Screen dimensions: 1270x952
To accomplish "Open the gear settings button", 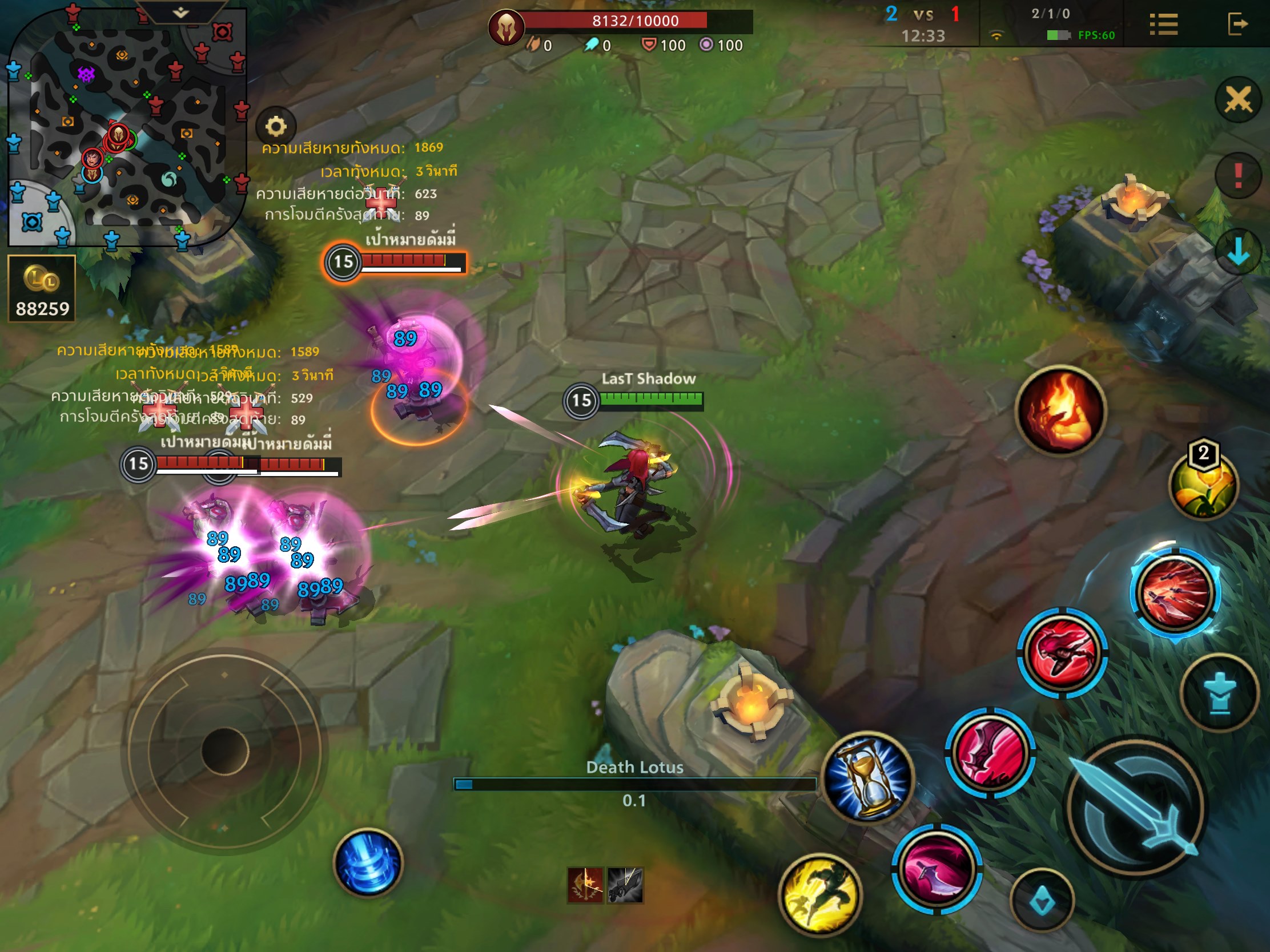I will [276, 126].
